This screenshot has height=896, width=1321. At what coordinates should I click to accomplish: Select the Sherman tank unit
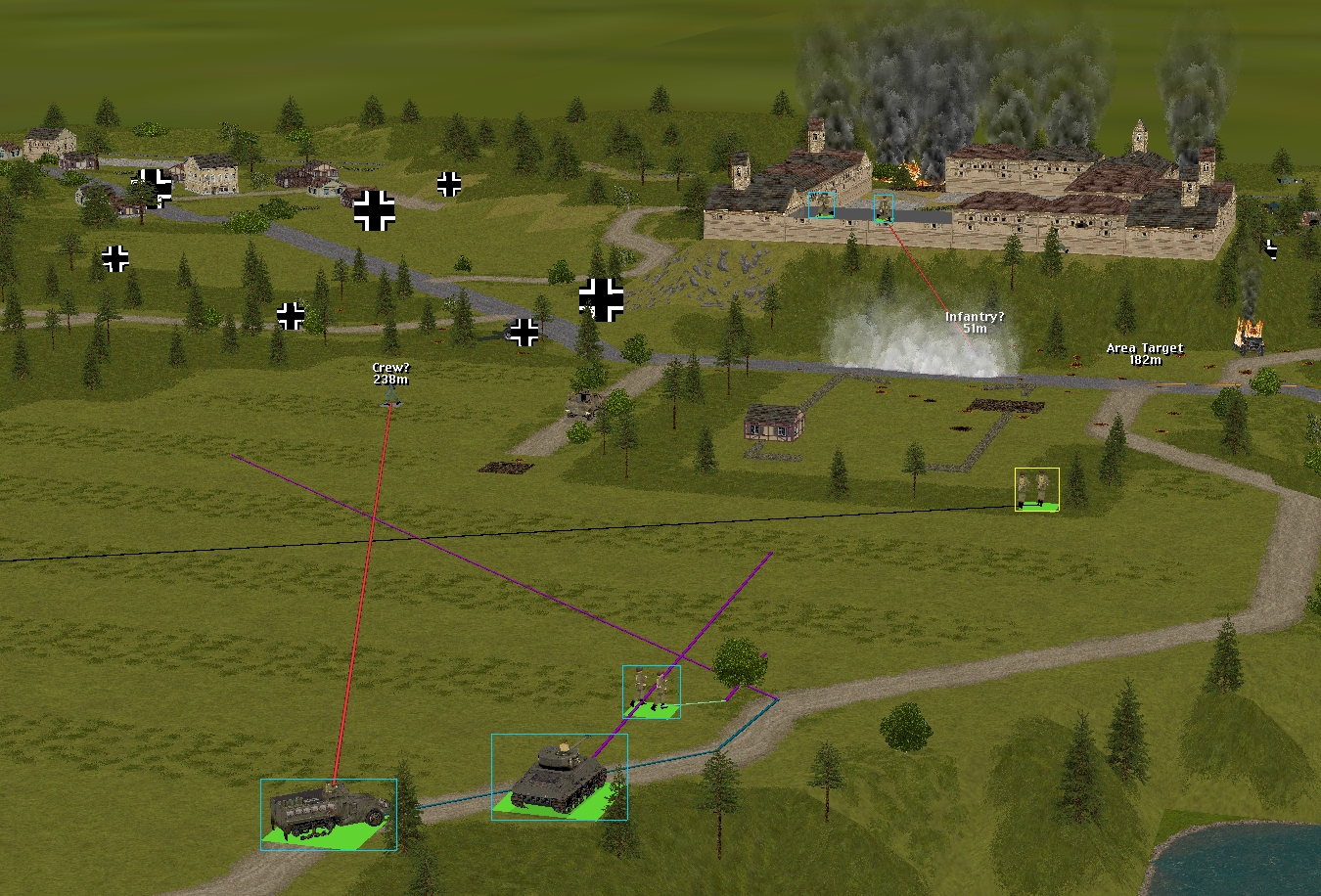click(559, 776)
